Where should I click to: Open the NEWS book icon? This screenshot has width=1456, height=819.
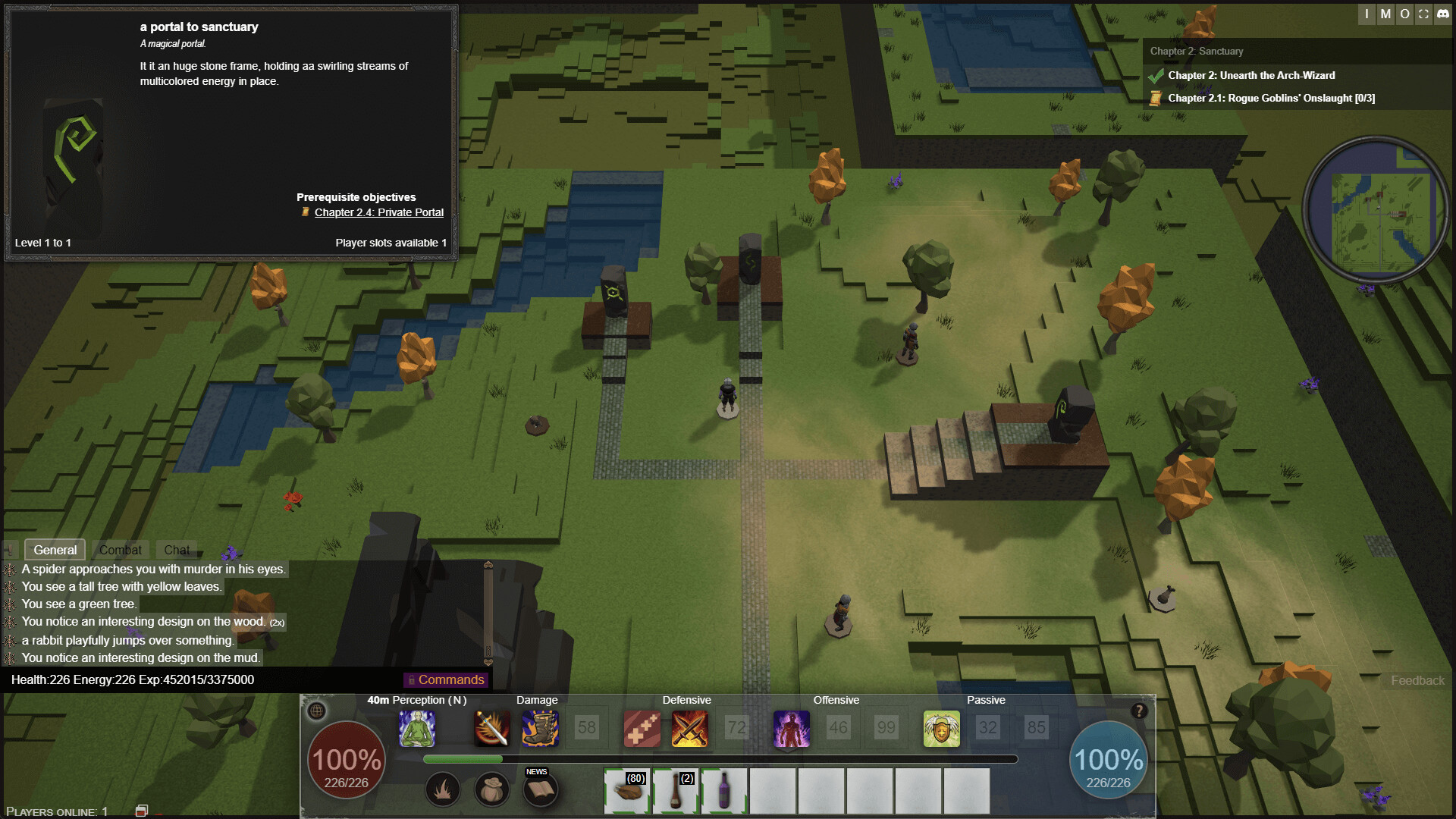click(x=541, y=790)
